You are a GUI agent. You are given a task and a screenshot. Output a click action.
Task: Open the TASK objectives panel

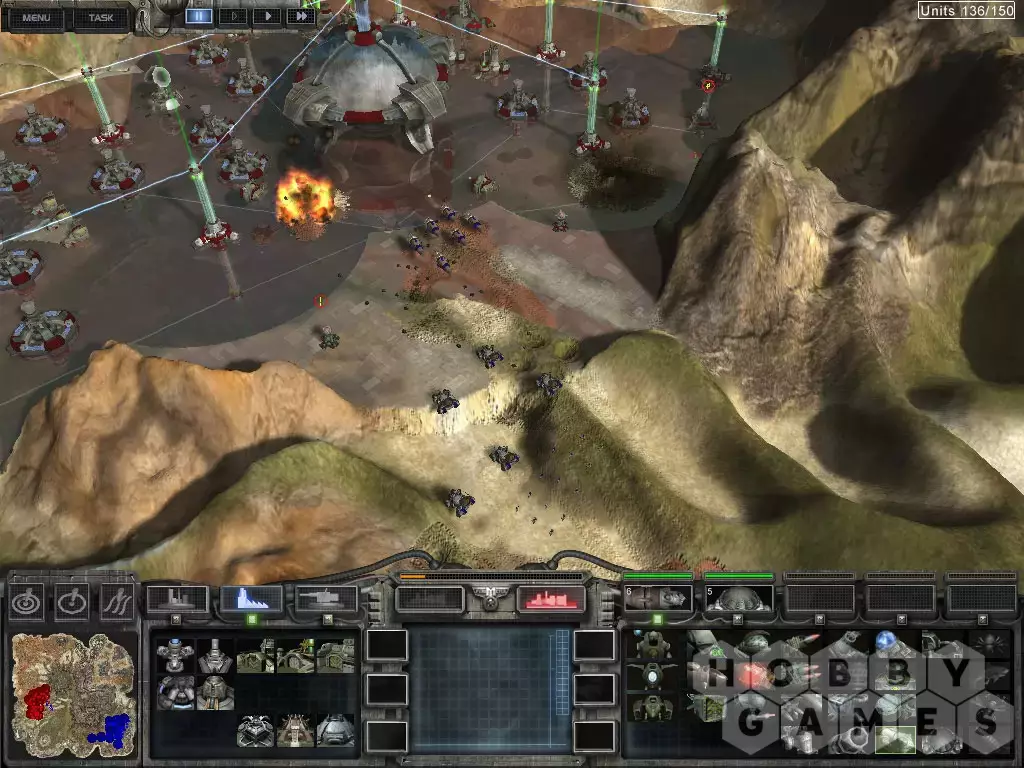(100, 17)
